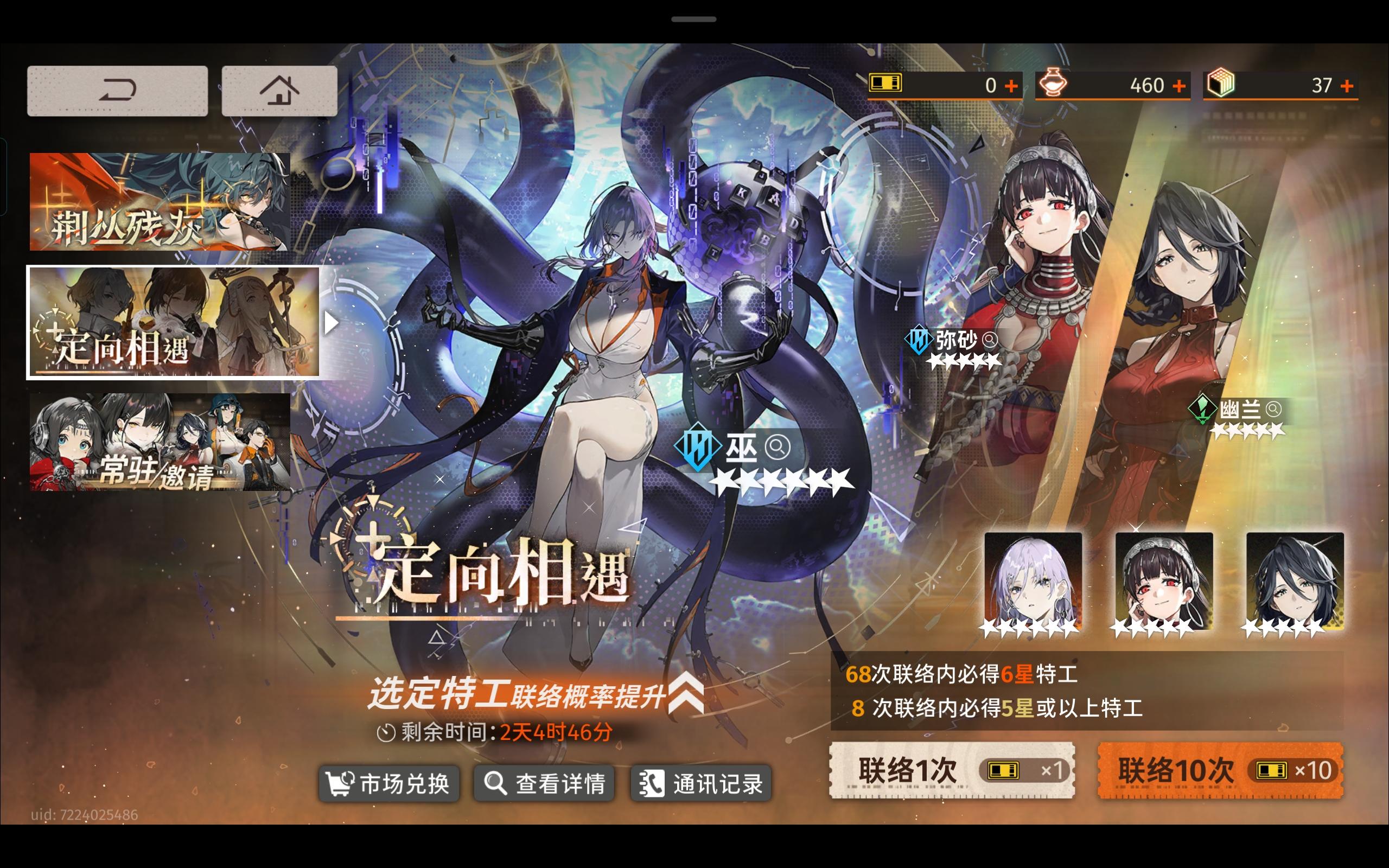Viewport: 1389px width, 868px height.
Task: Click the shopping cart icon on 市场兑换
Action: coord(341,782)
